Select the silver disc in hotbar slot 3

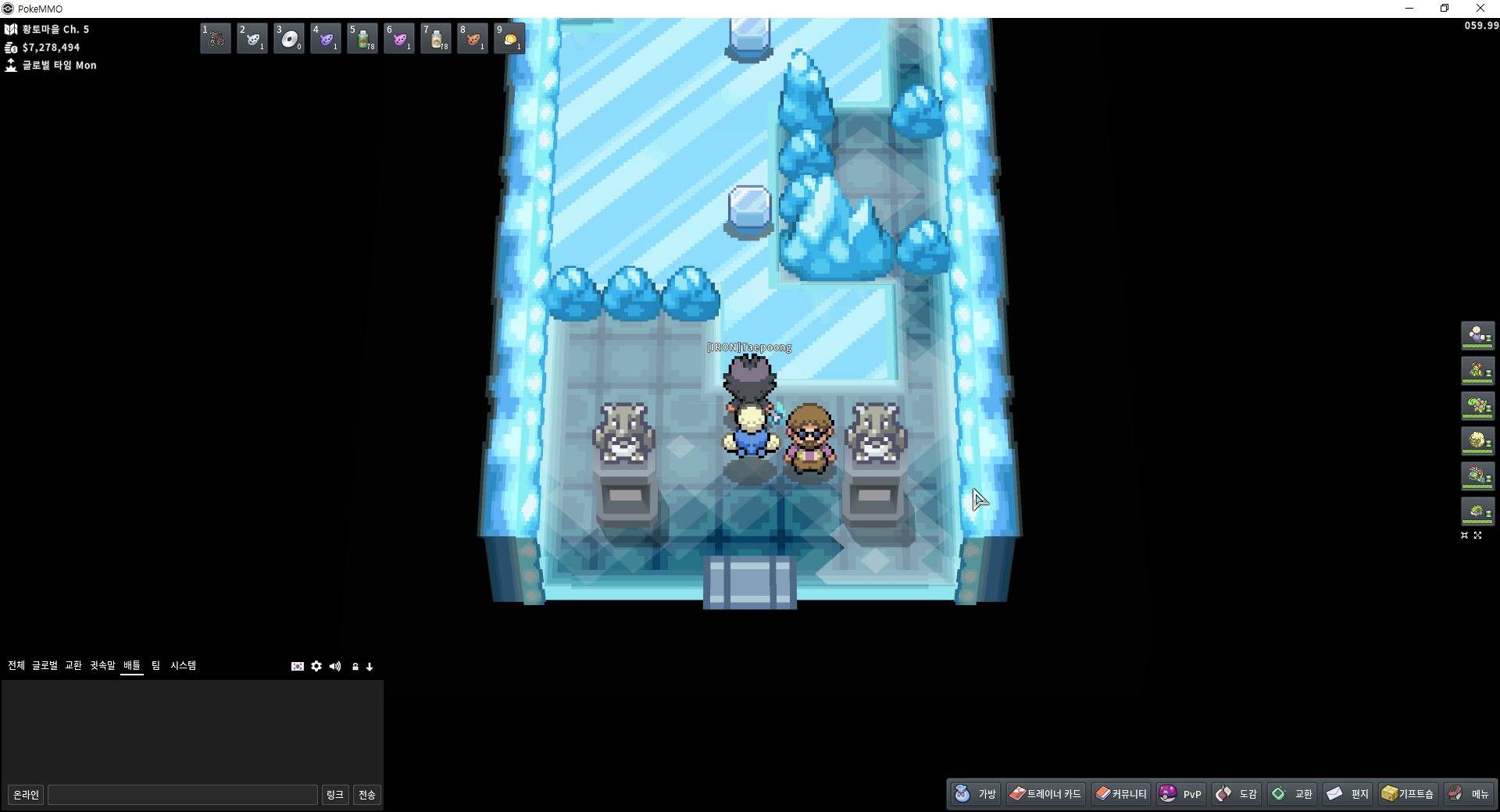289,38
